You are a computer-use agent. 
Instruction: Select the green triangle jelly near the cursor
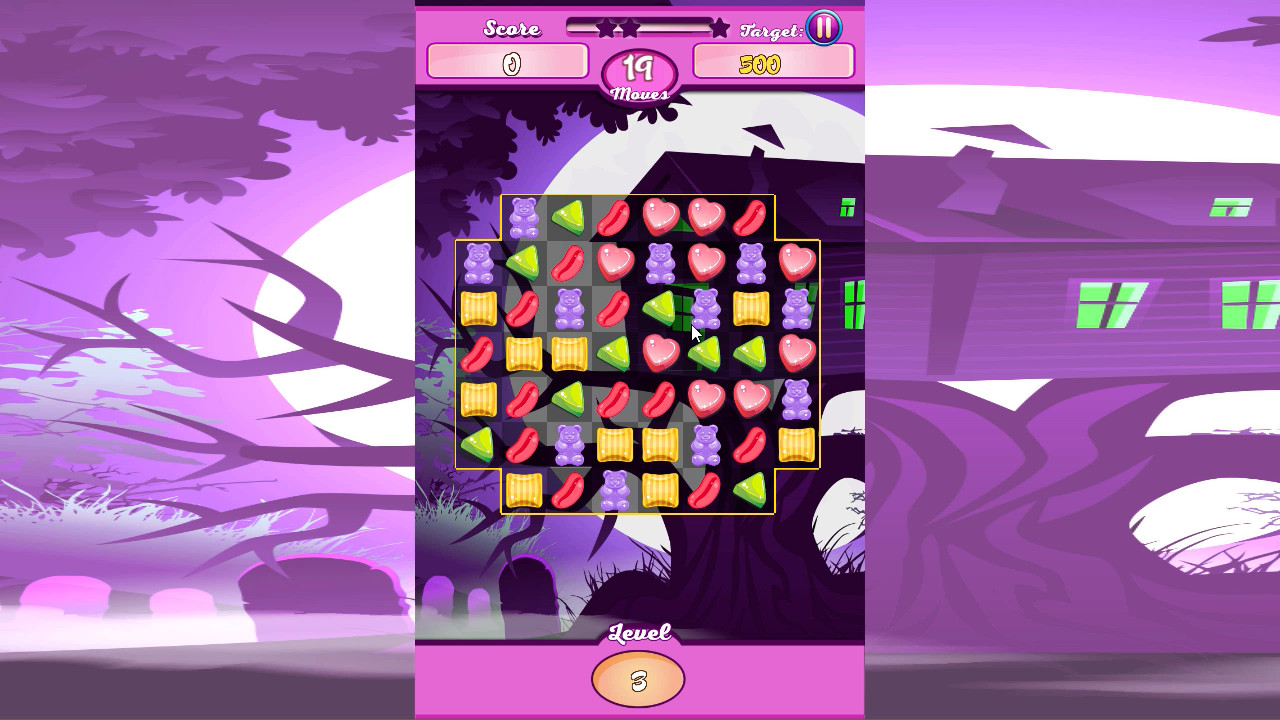pos(658,307)
